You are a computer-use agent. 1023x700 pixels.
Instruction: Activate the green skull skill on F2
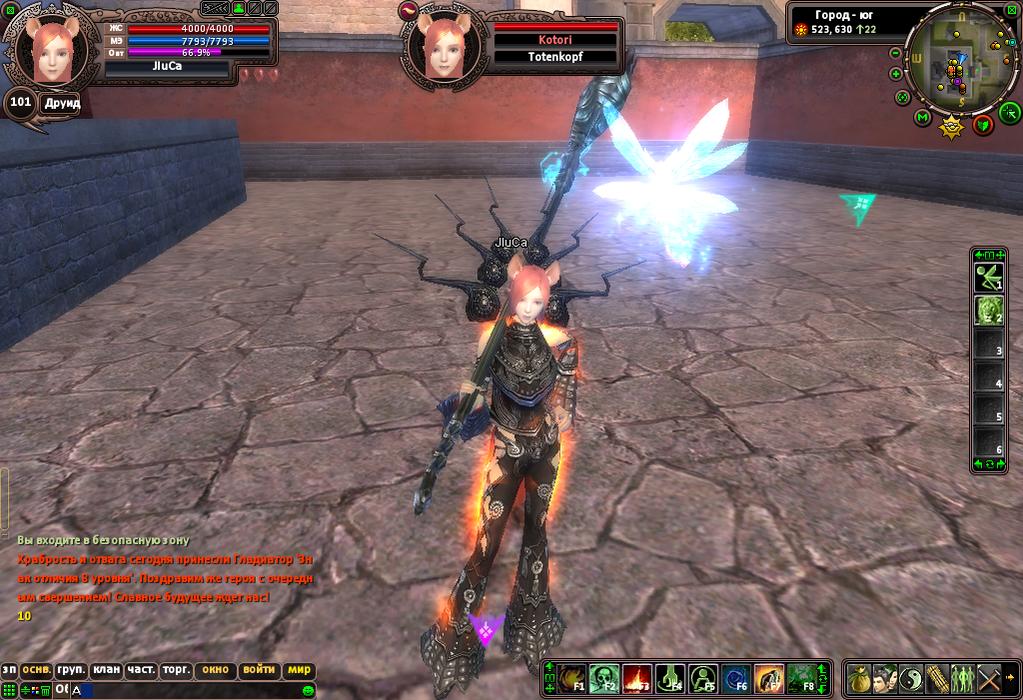604,679
